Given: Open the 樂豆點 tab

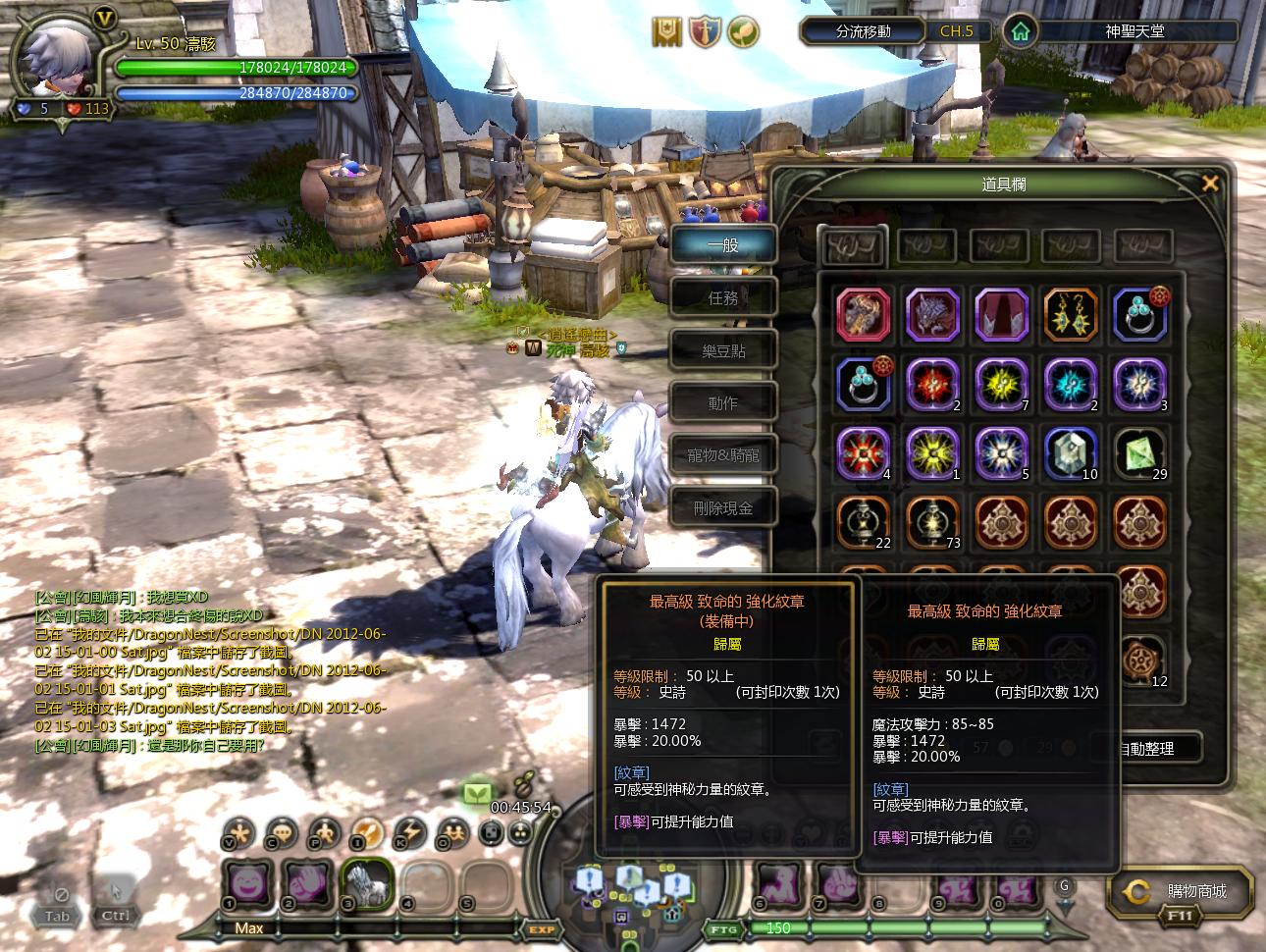Looking at the screenshot, I should (x=723, y=350).
